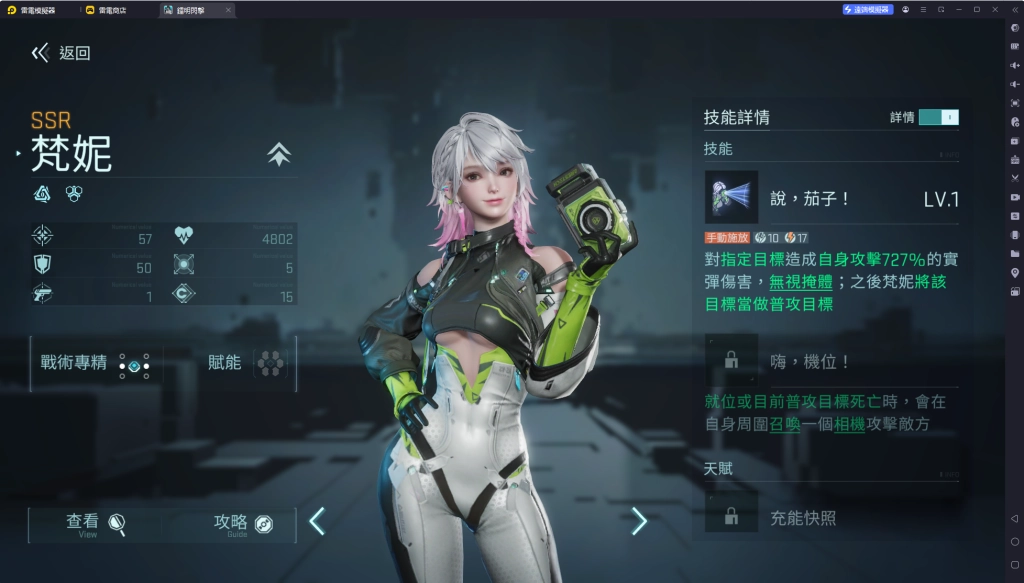Select the locked 嗨，機位！ skill

pos(731,360)
